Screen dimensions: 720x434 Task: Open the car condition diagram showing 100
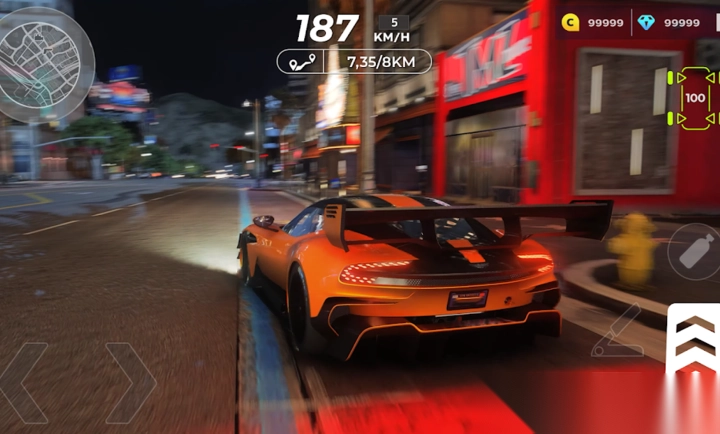pos(694,98)
